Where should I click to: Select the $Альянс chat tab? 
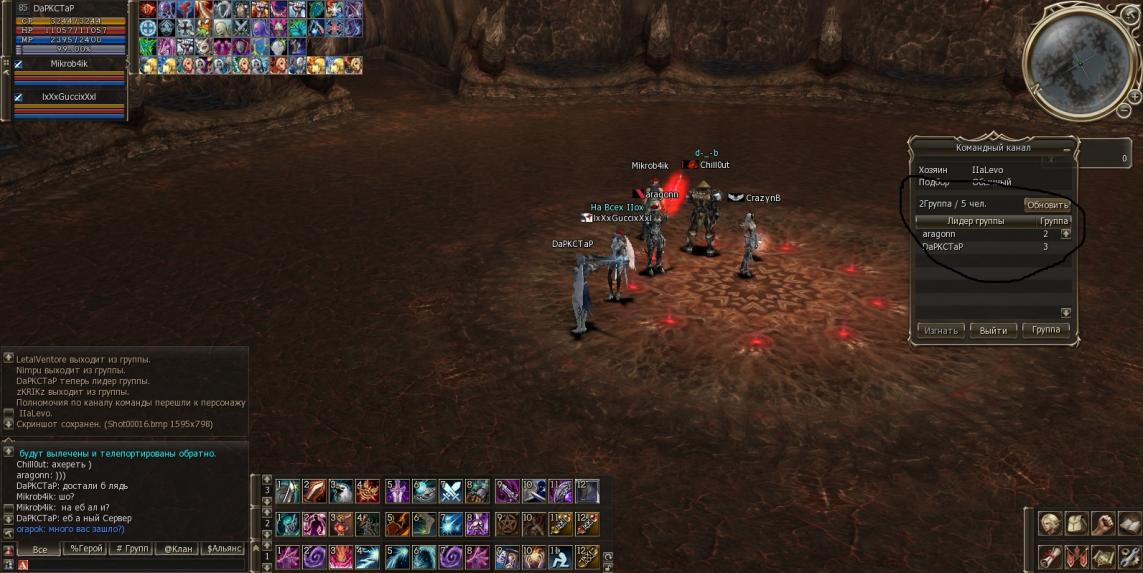[224, 549]
